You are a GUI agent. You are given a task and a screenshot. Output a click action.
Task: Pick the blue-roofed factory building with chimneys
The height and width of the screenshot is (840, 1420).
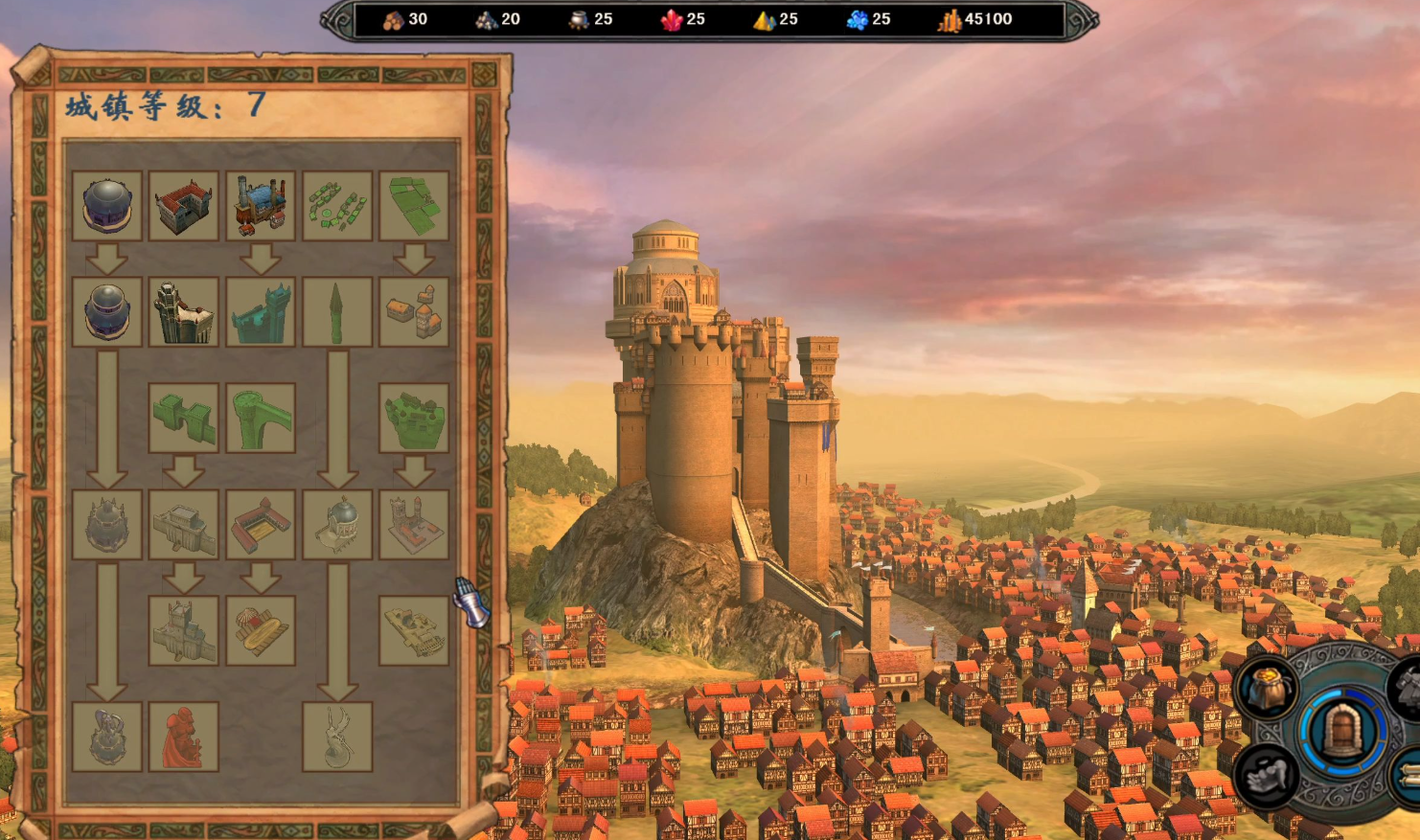(261, 206)
